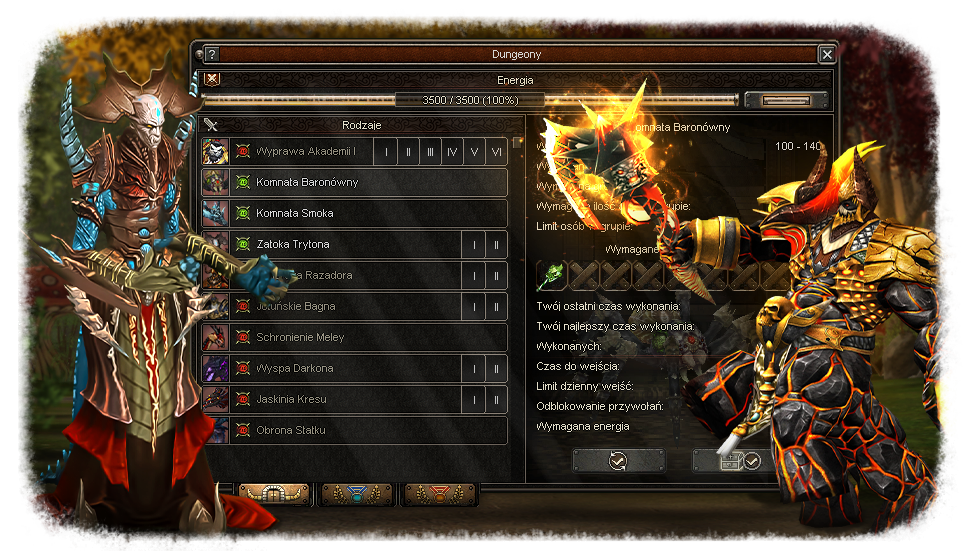Click the button beside the energy bar

tap(785, 100)
